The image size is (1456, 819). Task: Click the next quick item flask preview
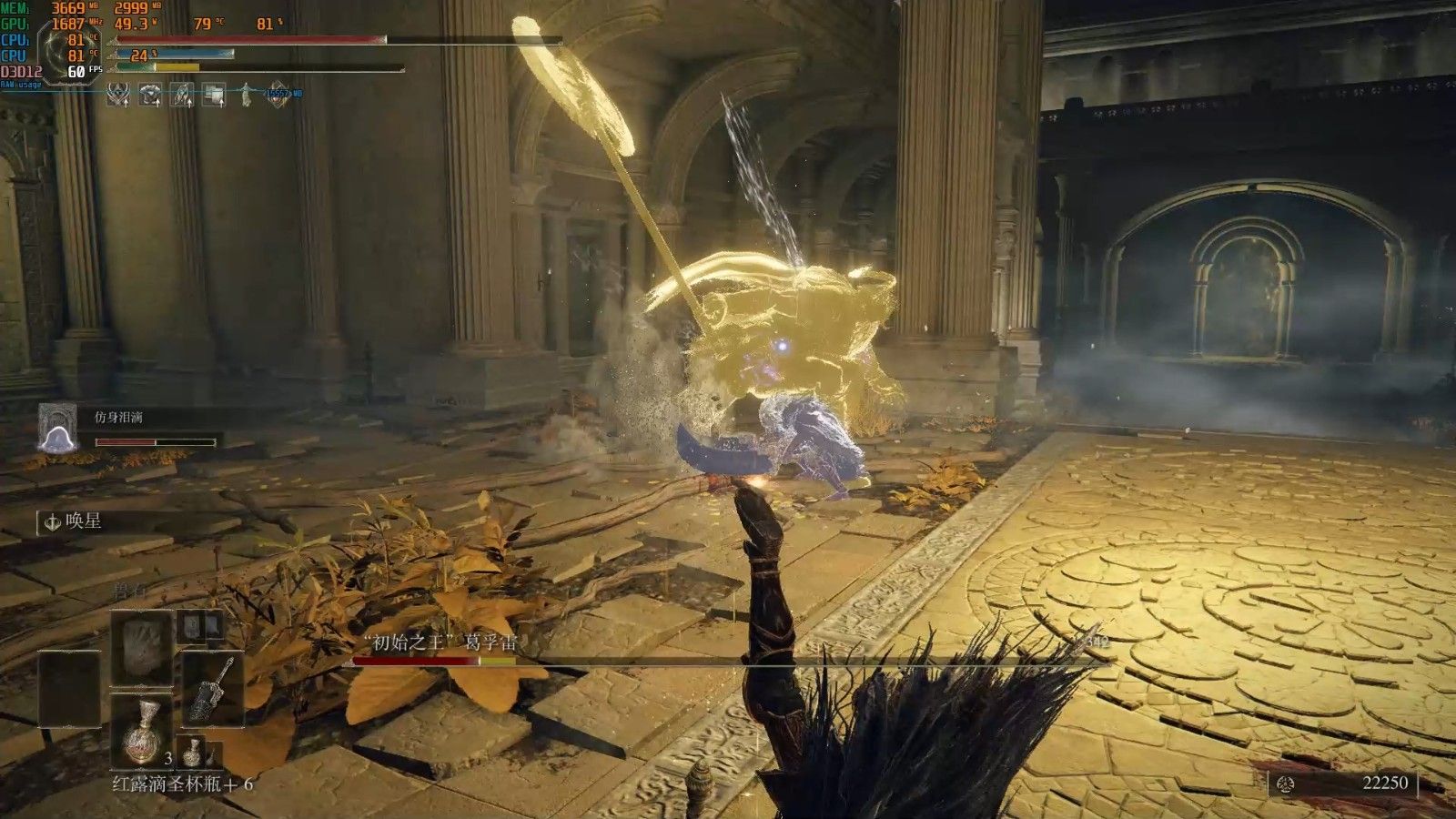click(193, 752)
